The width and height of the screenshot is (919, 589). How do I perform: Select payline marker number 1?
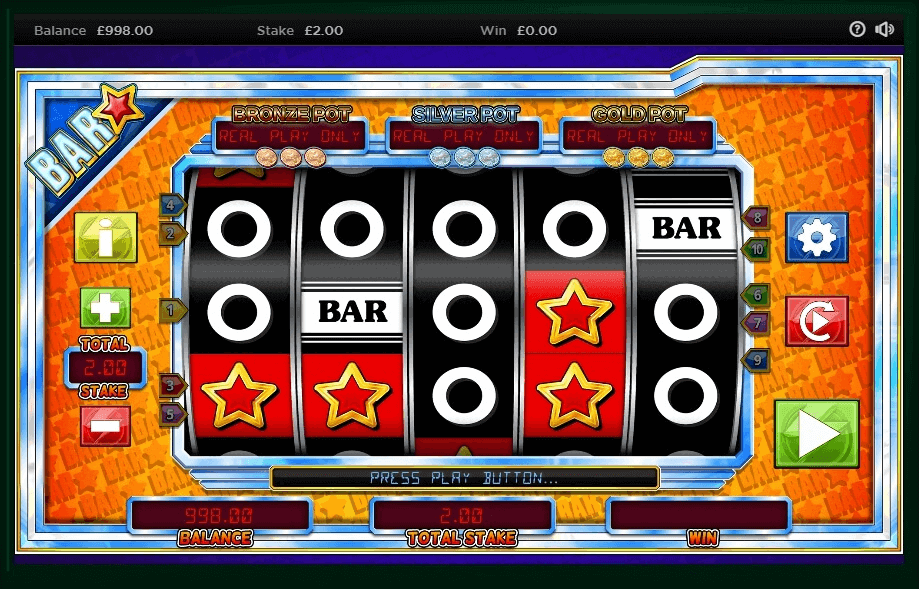click(x=173, y=311)
